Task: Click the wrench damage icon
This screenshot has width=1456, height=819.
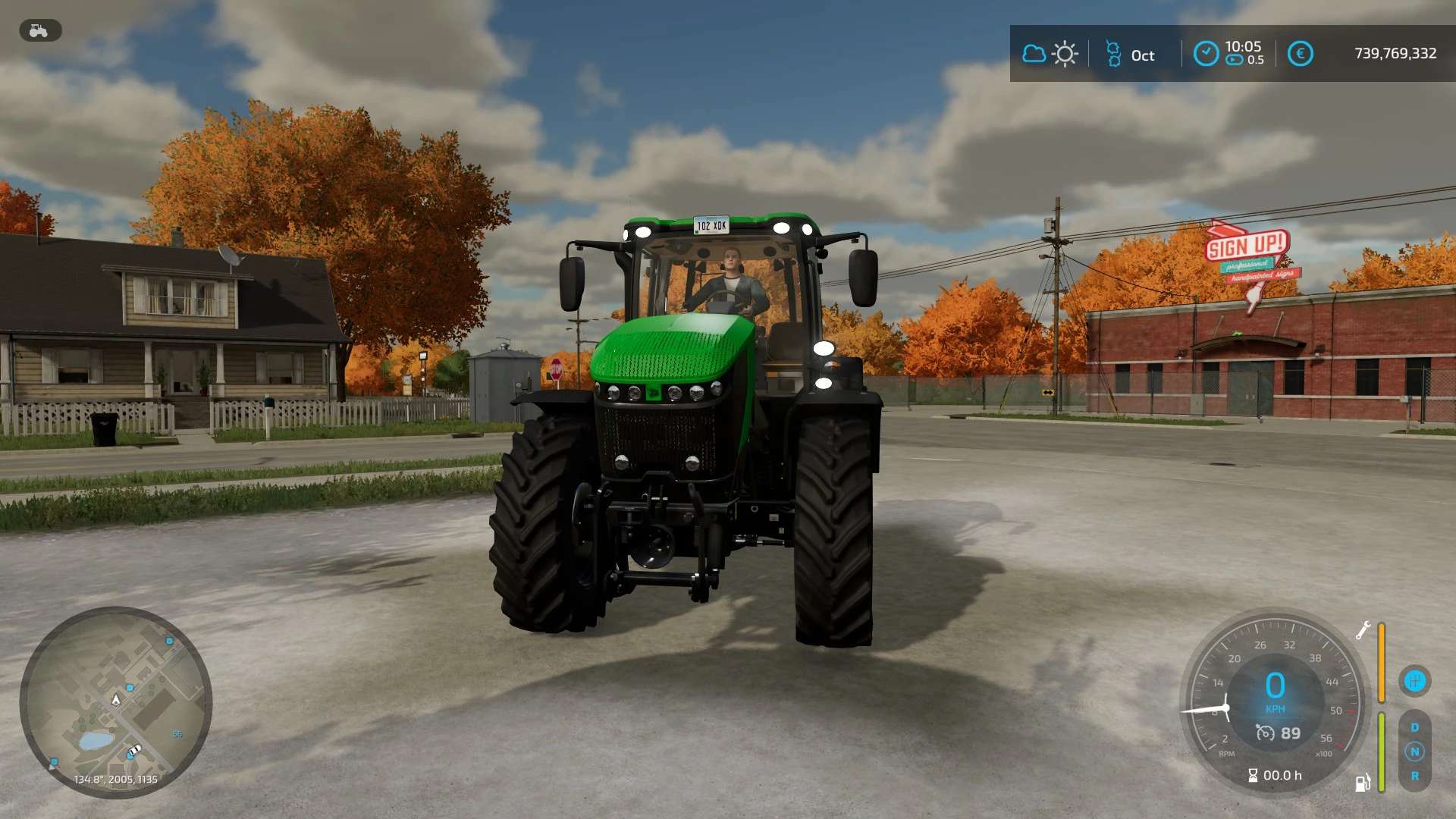Action: pyautogui.click(x=1363, y=630)
